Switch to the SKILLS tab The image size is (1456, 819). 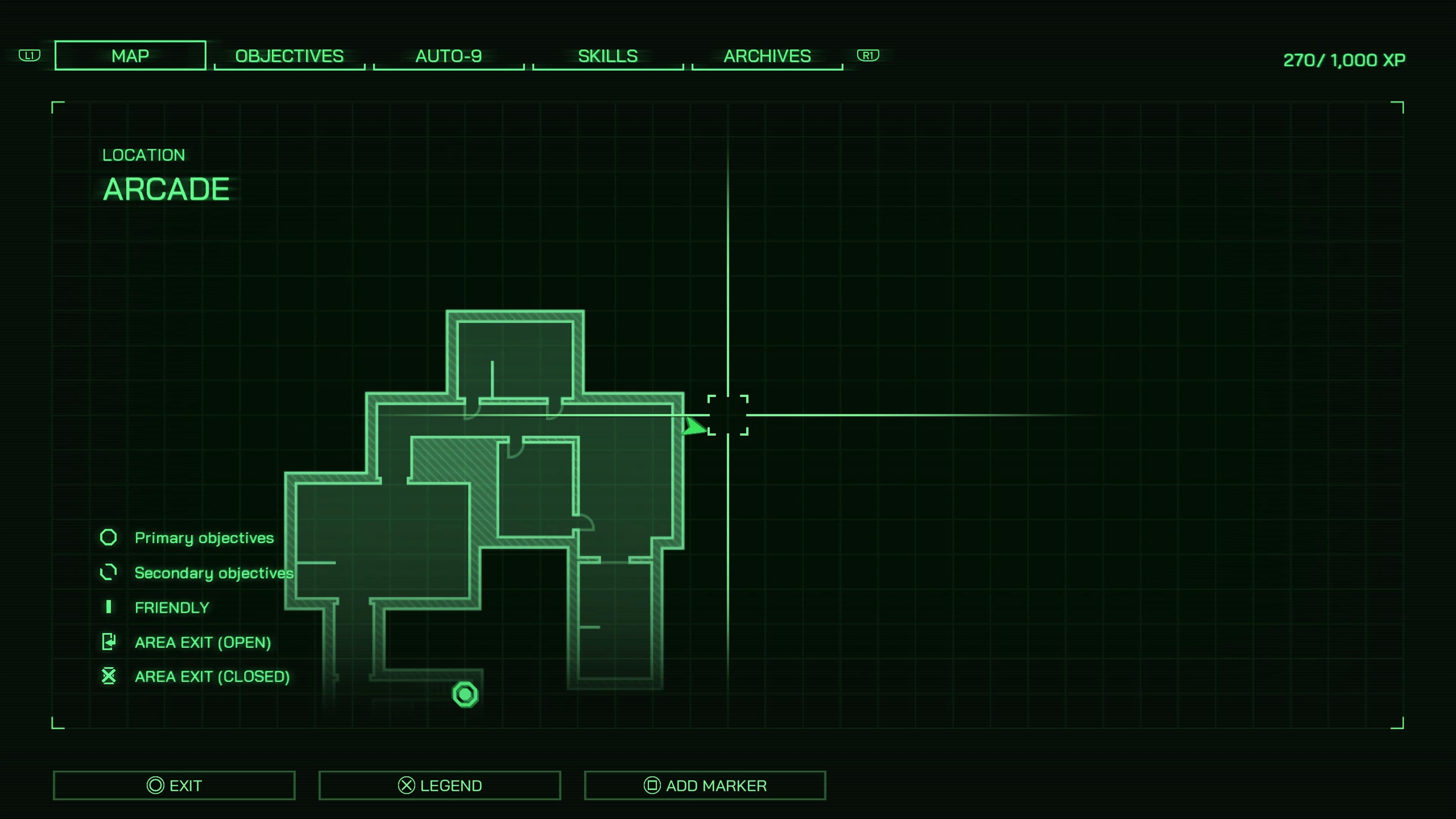click(607, 55)
